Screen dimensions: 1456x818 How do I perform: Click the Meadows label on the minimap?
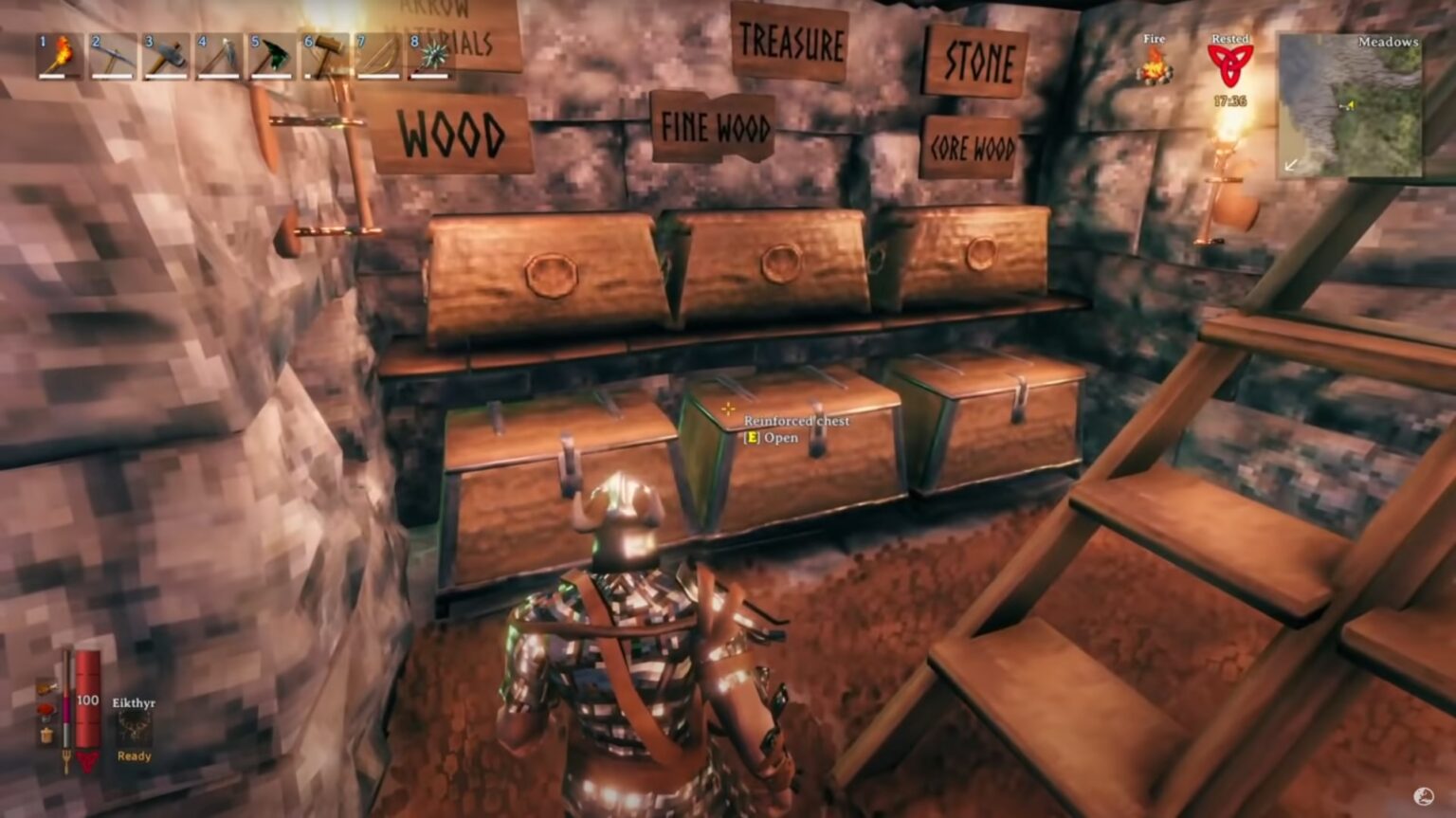(1388, 42)
